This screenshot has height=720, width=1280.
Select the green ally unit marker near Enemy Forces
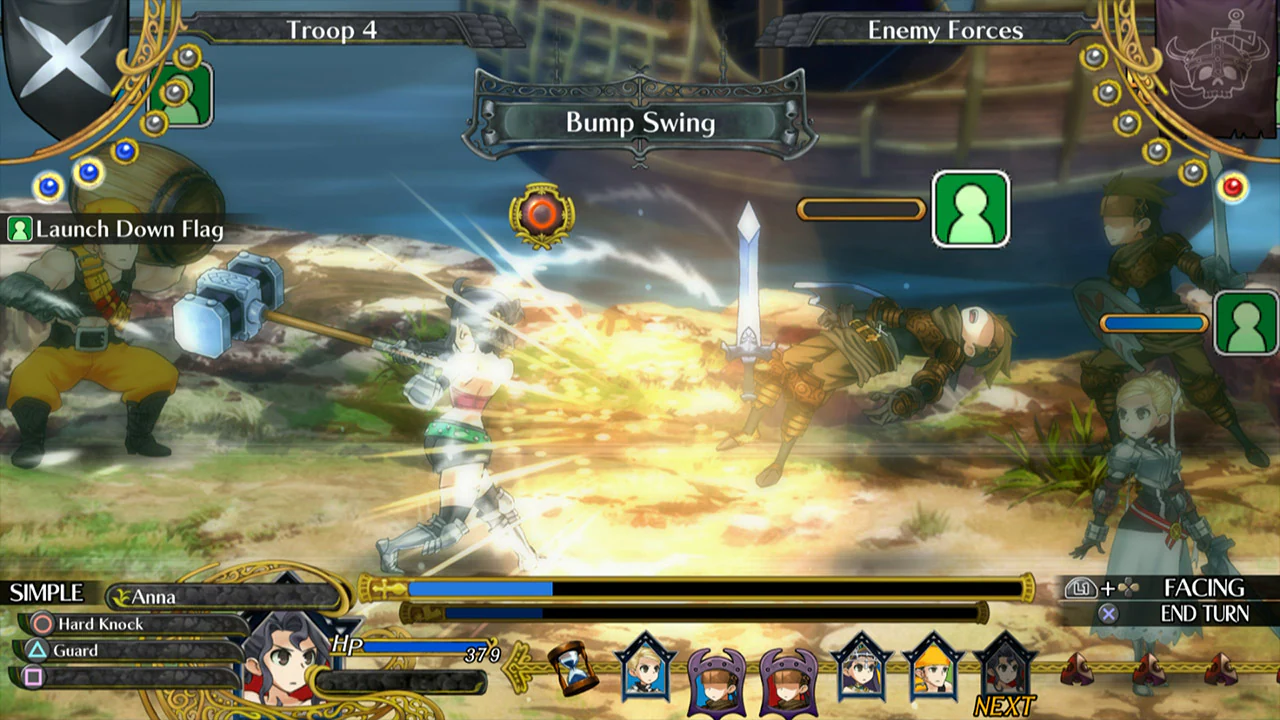tap(972, 210)
